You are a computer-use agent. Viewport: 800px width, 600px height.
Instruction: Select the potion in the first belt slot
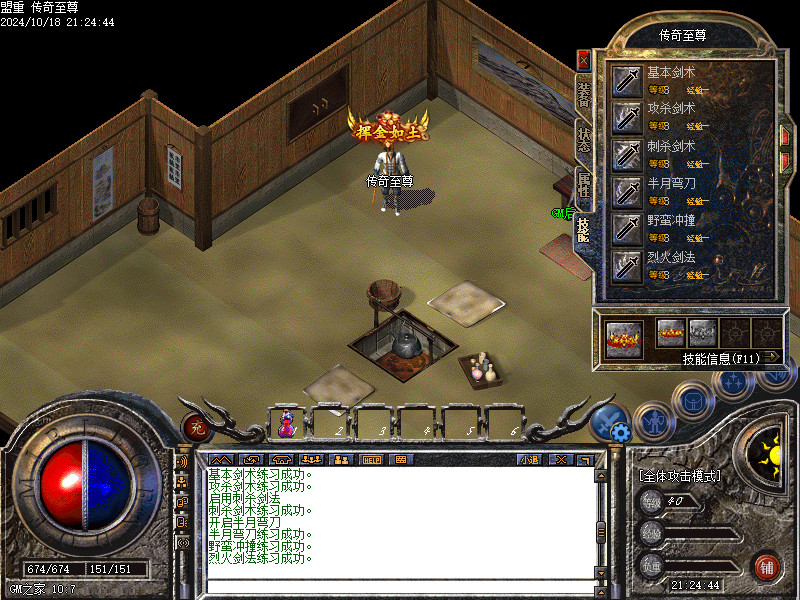(287, 424)
